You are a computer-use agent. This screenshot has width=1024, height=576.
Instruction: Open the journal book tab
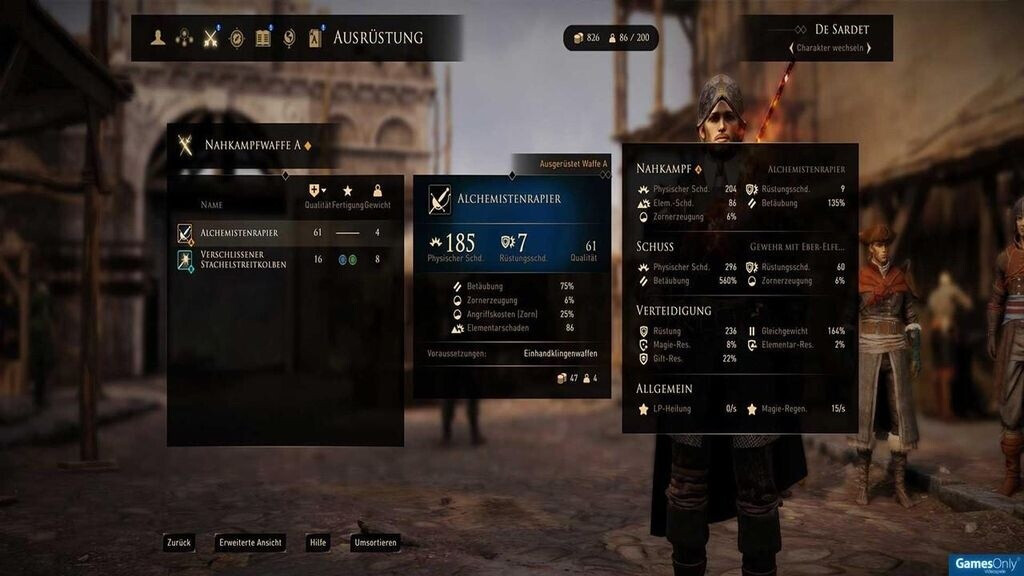(x=263, y=38)
